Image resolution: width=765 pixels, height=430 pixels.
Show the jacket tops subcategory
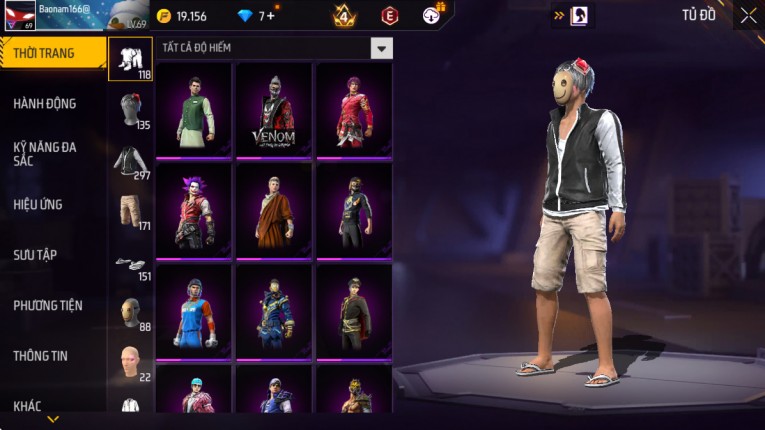pos(130,161)
